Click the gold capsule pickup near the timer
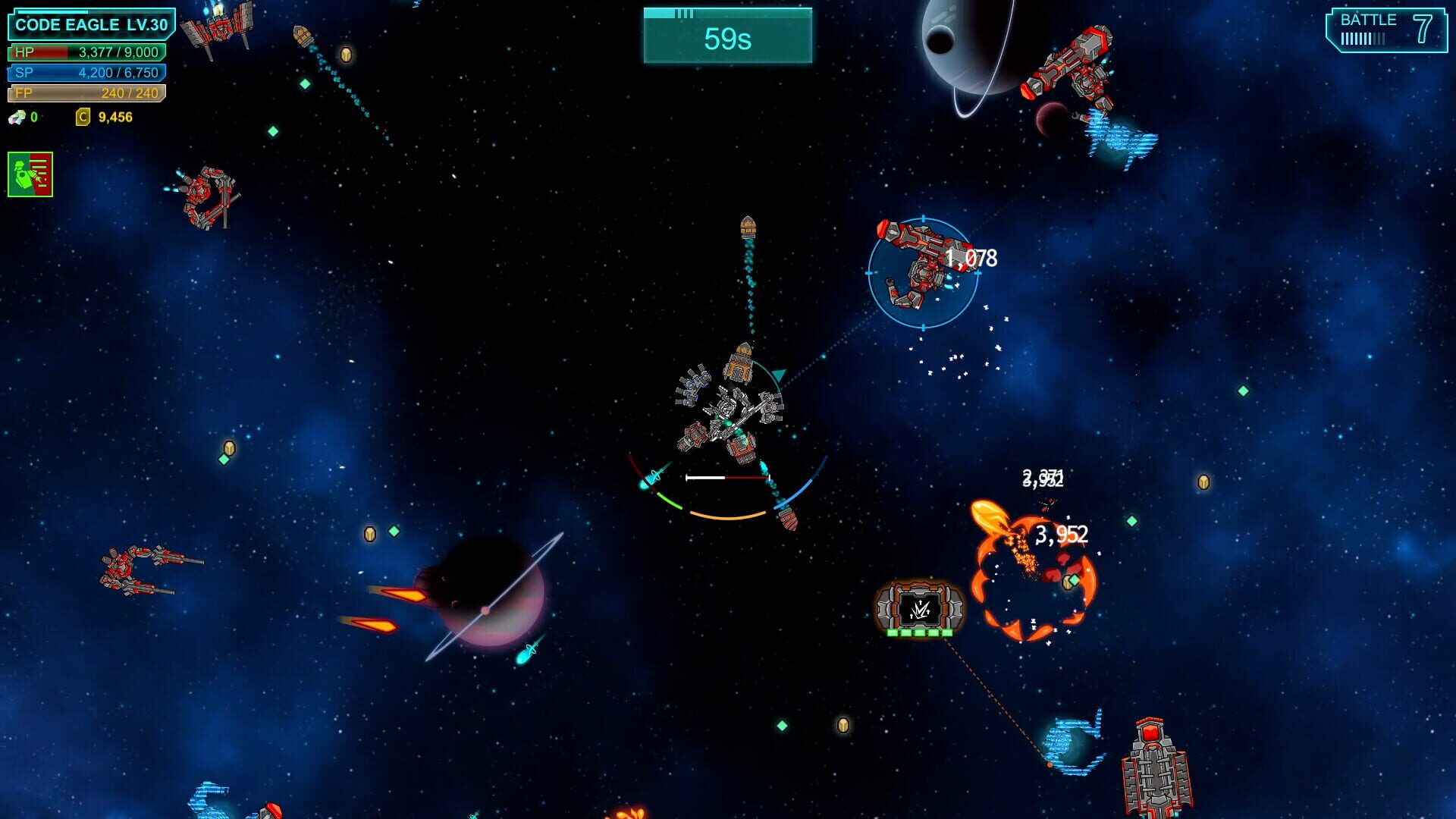The width and height of the screenshot is (1456, 819). coord(347,55)
